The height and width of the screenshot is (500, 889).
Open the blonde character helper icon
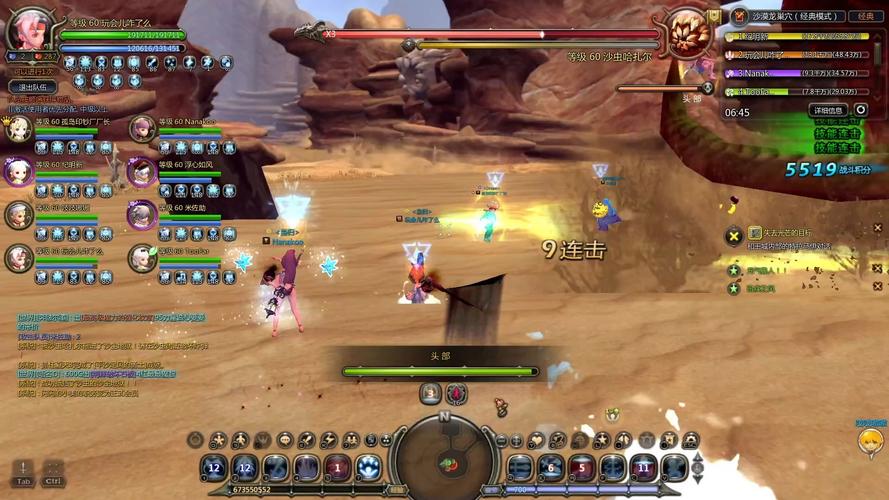tap(871, 441)
